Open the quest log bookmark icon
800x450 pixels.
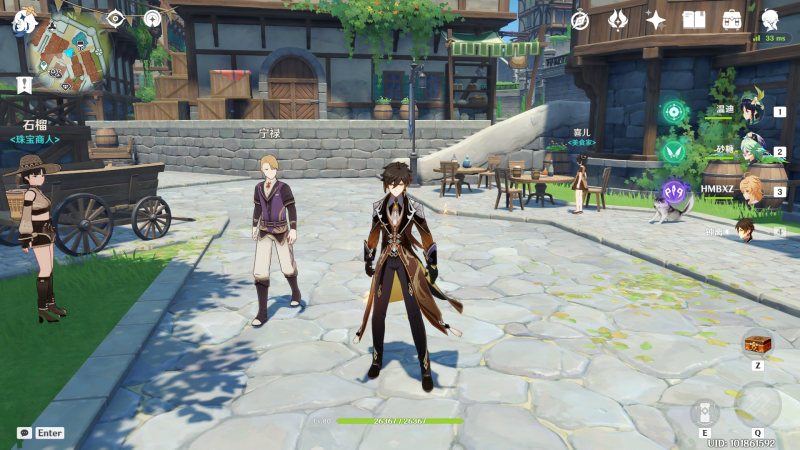[24, 85]
